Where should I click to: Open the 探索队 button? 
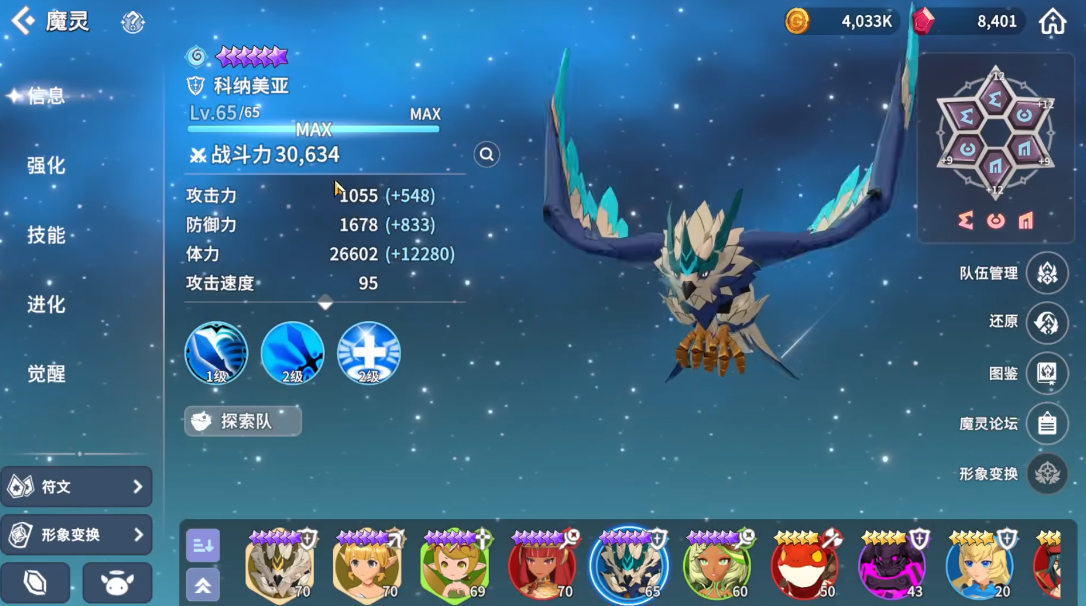point(243,421)
